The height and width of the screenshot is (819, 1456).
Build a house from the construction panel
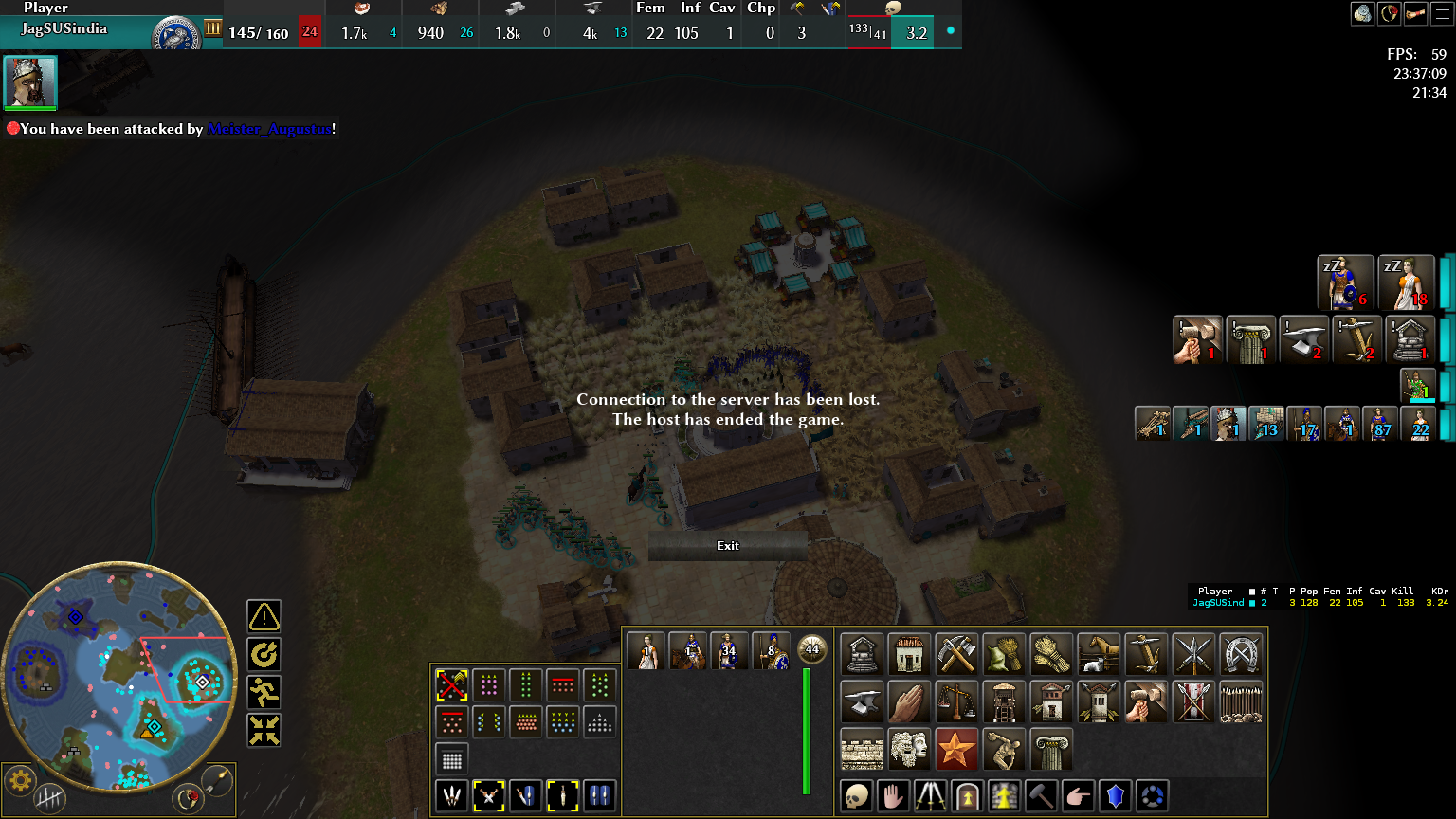(x=910, y=654)
